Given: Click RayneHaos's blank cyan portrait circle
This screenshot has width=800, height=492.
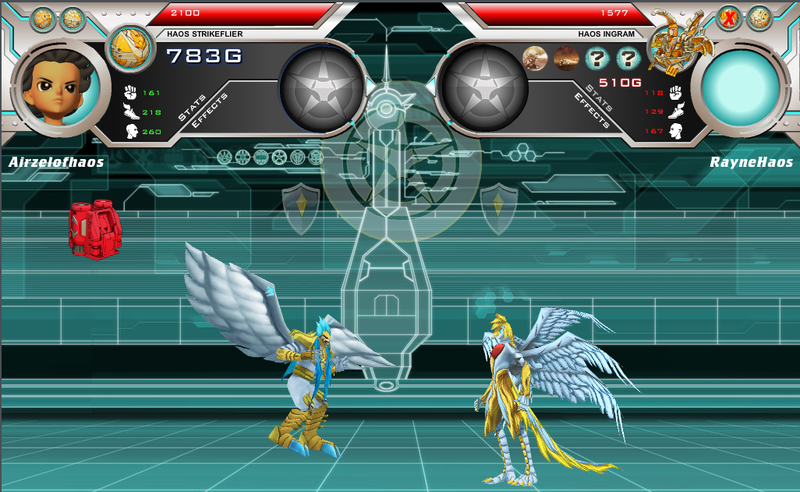Looking at the screenshot, I should [x=745, y=90].
